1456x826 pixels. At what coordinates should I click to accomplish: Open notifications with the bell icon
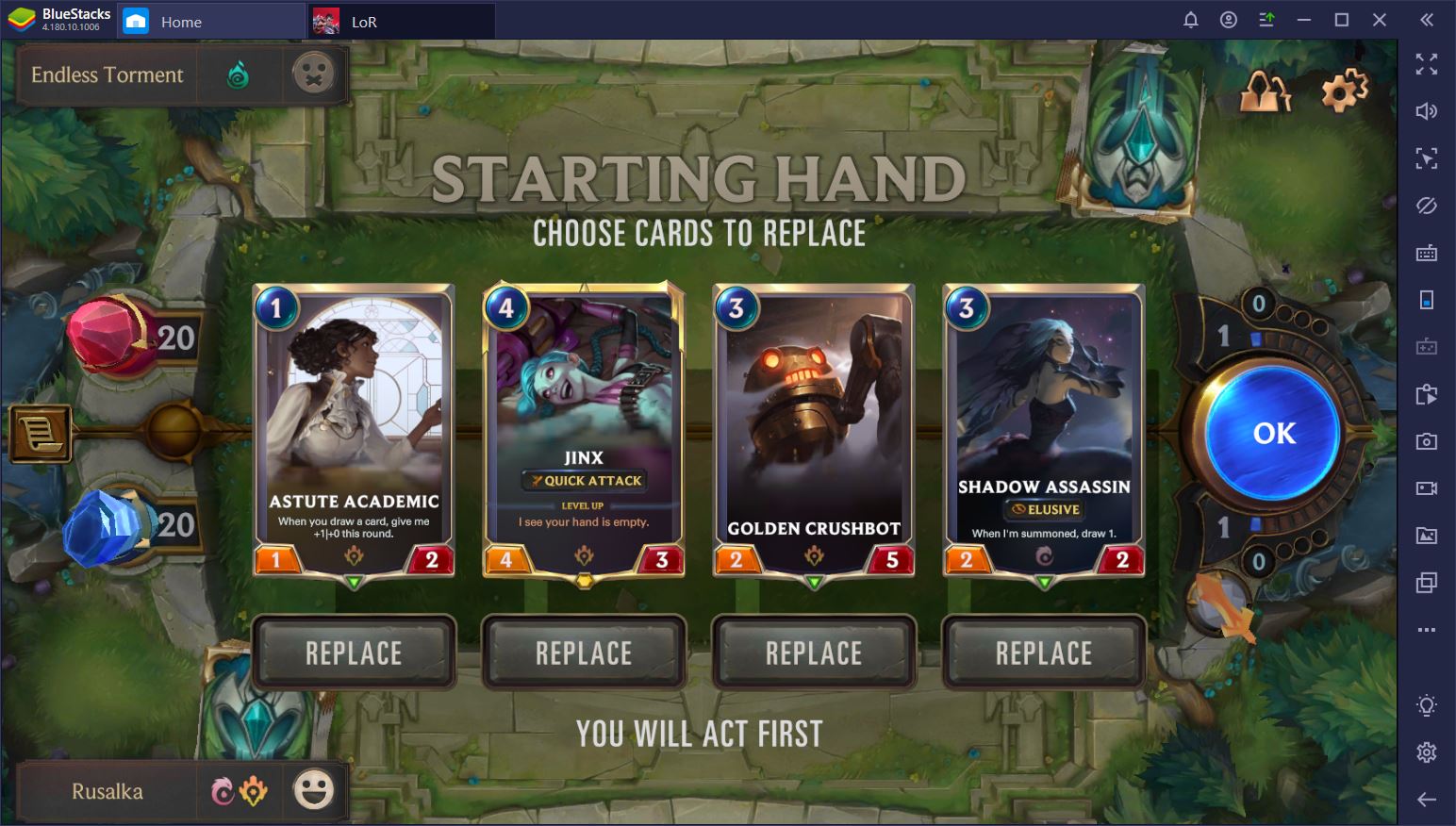tap(1190, 19)
